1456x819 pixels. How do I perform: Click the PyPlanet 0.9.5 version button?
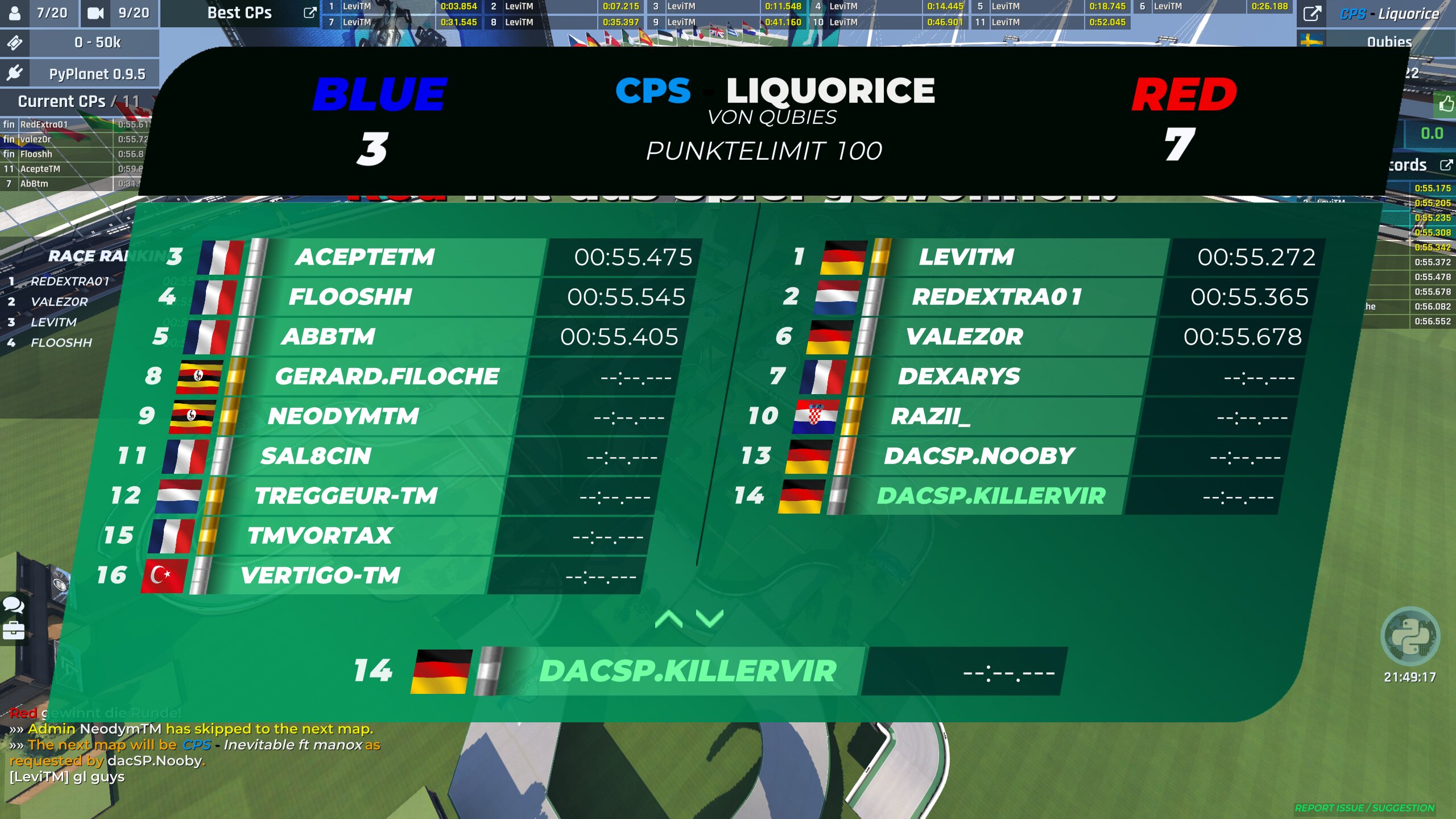[80, 74]
